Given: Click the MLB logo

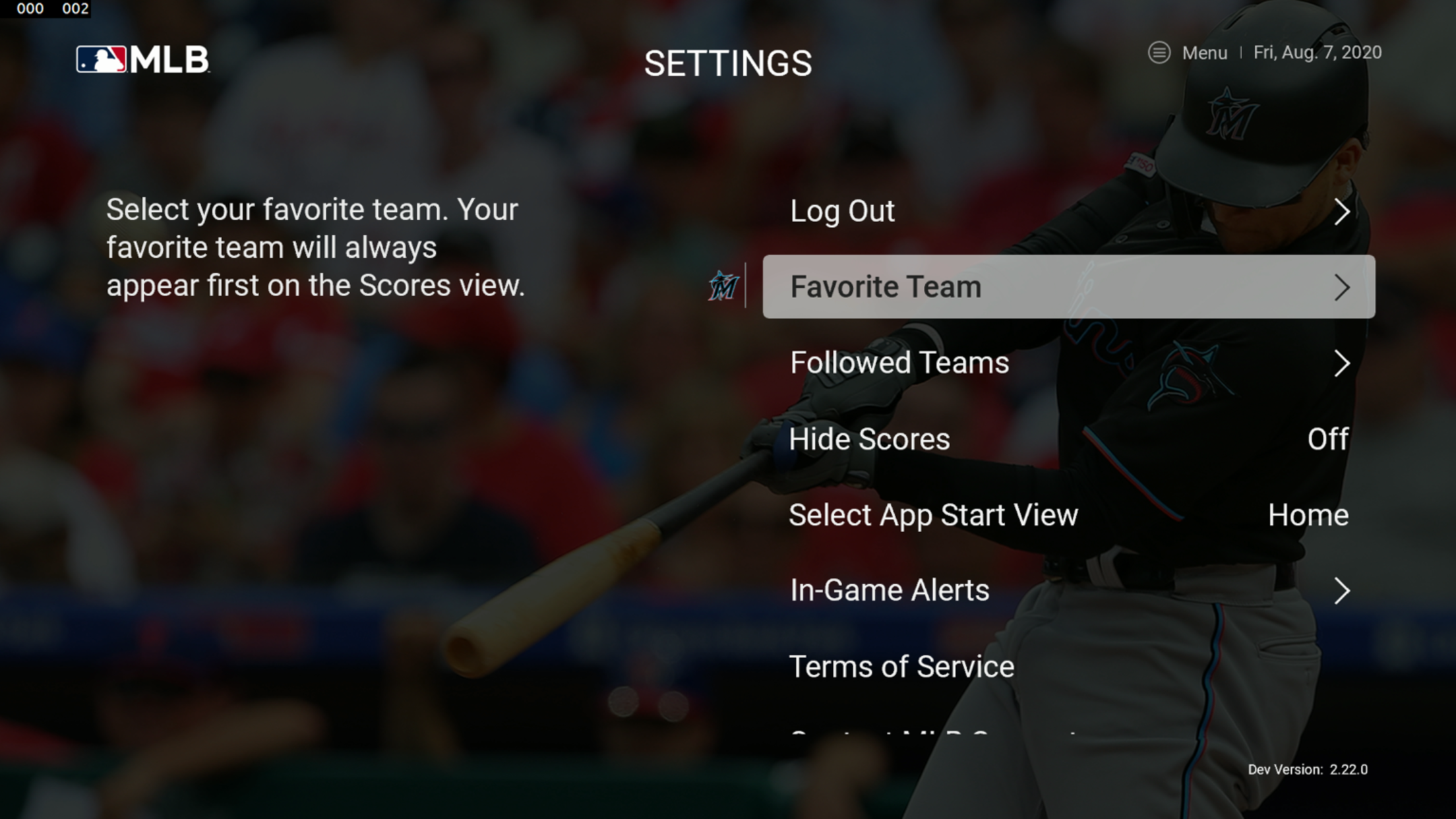Looking at the screenshot, I should 142,59.
